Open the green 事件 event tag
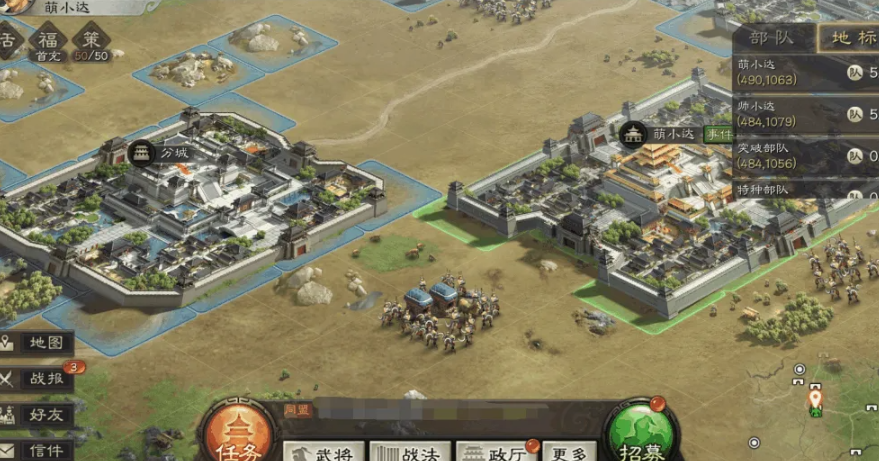The height and width of the screenshot is (461, 879). tap(718, 133)
